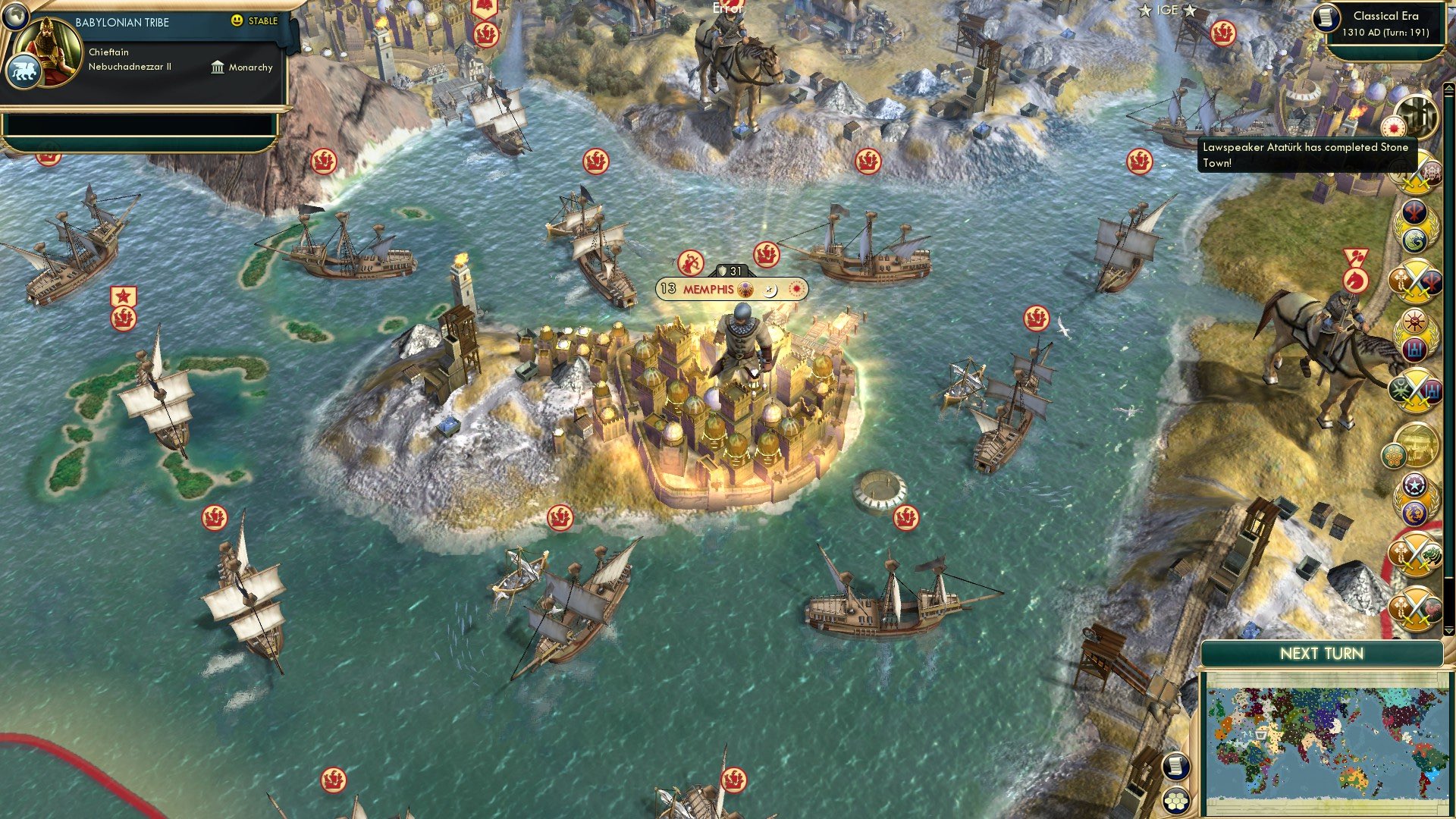Toggle the hex grid overlay button

pos(1176,802)
